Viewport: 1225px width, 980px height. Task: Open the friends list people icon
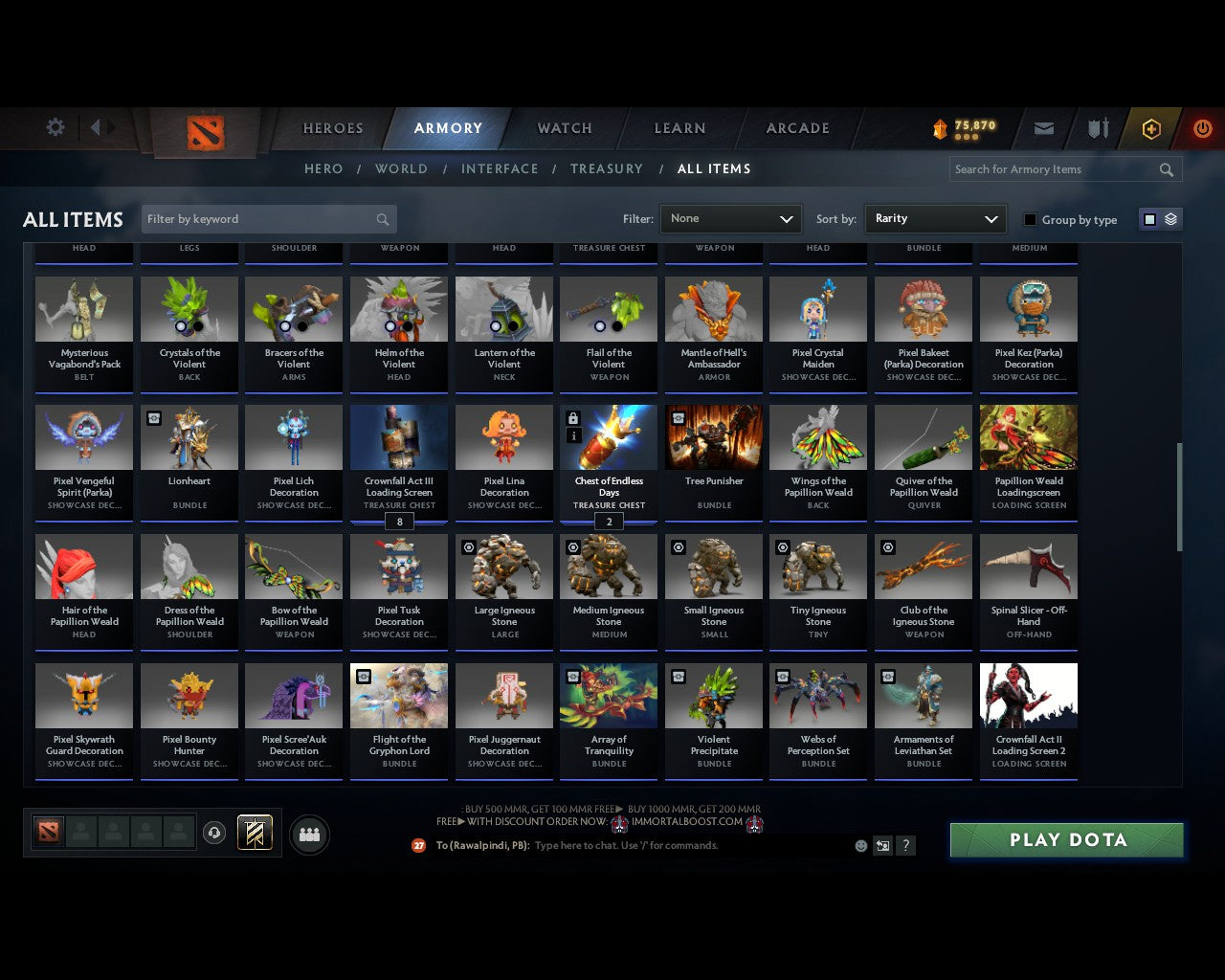pyautogui.click(x=308, y=835)
